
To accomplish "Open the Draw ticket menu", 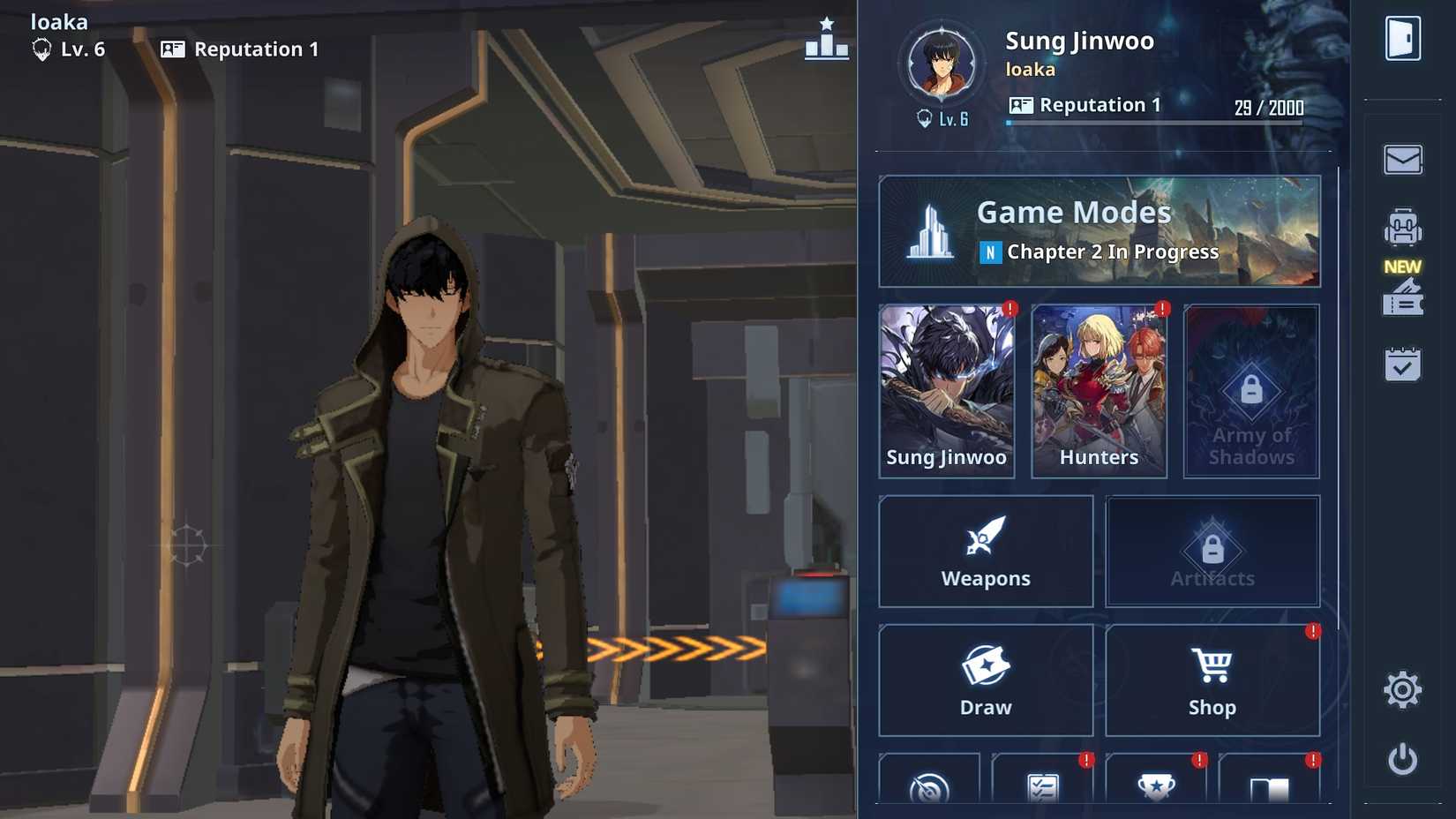I will click(x=986, y=680).
